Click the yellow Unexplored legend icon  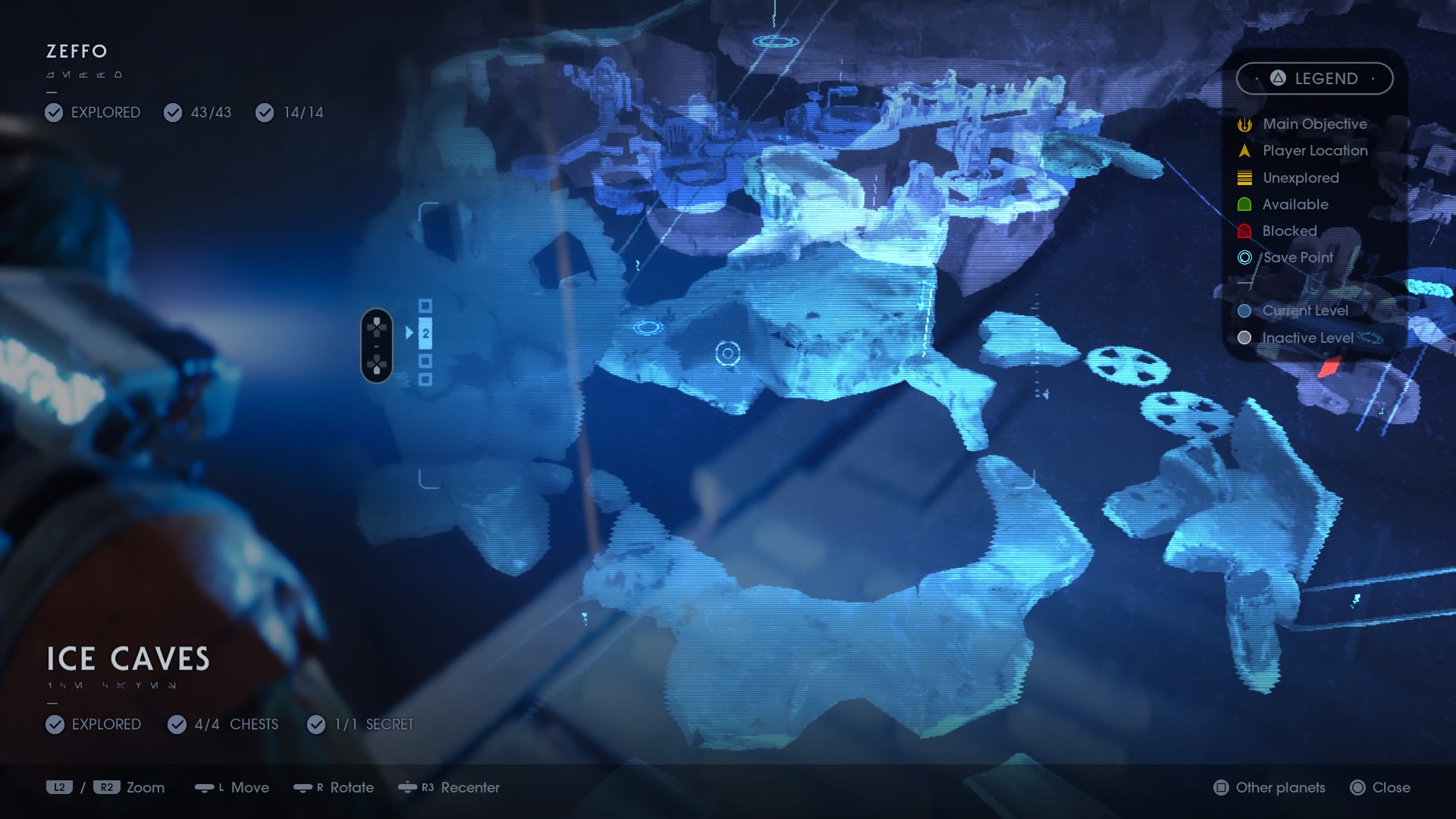point(1244,177)
